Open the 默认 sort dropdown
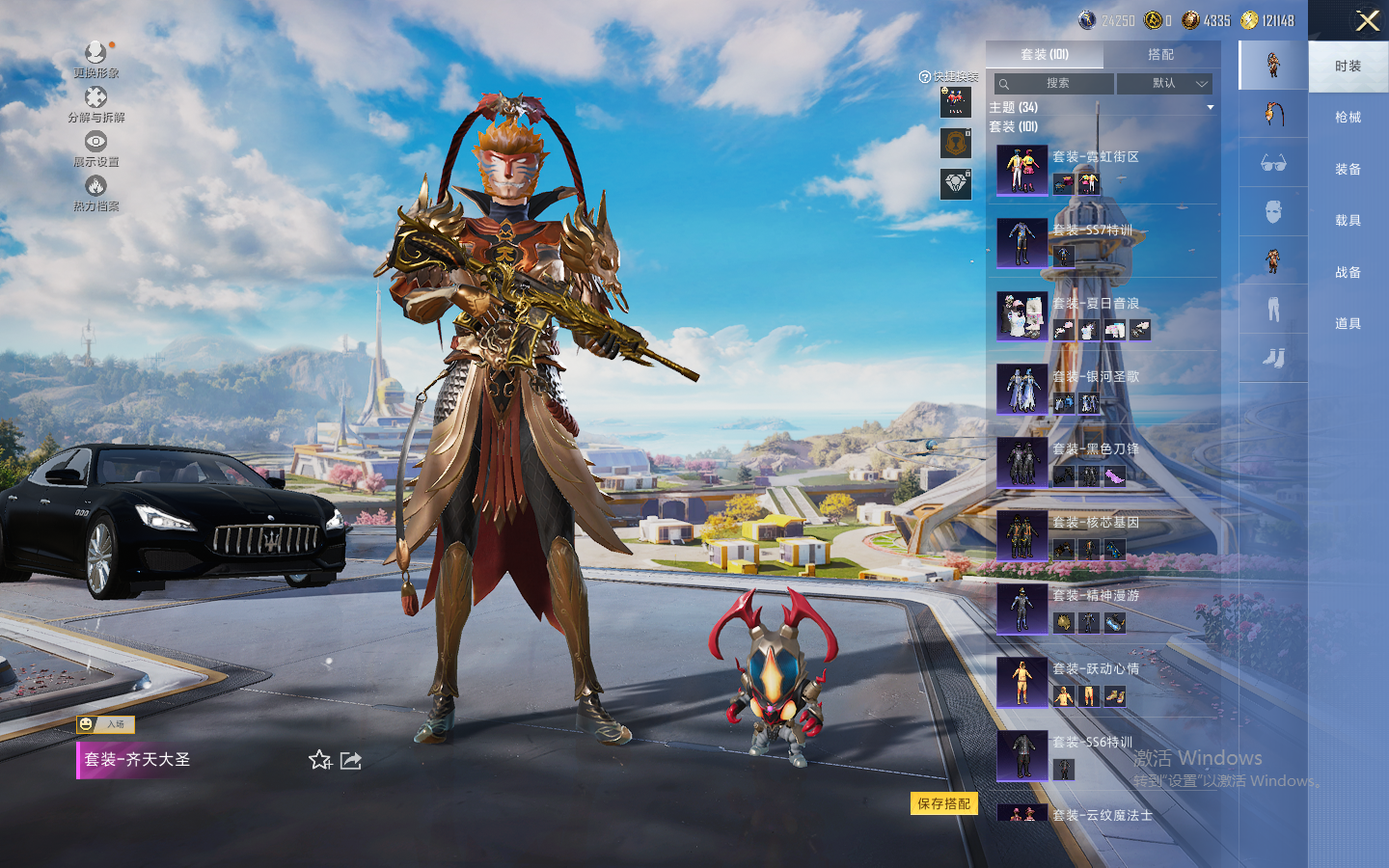 1164,84
